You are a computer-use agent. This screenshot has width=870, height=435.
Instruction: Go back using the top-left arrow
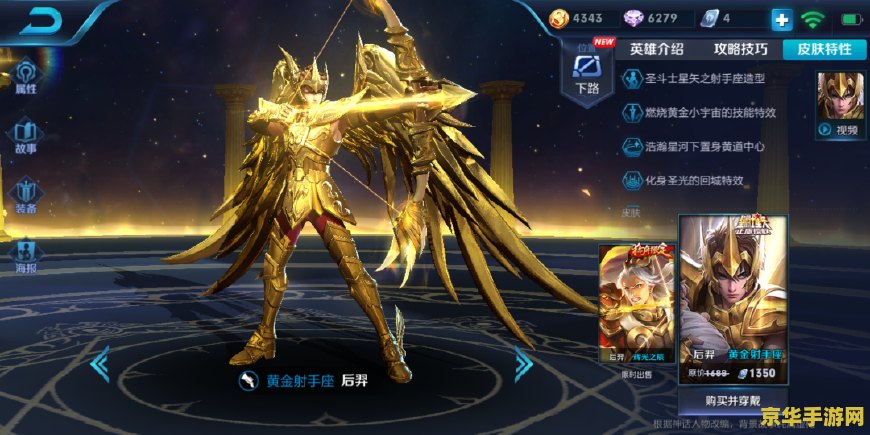(x=40, y=19)
